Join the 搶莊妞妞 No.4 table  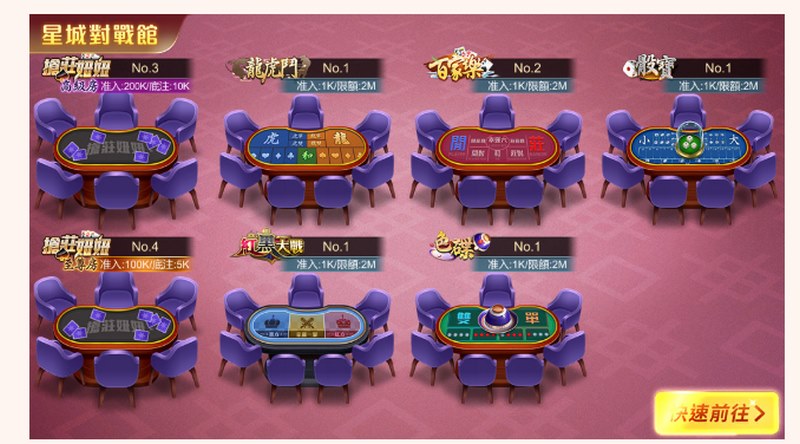pos(116,323)
